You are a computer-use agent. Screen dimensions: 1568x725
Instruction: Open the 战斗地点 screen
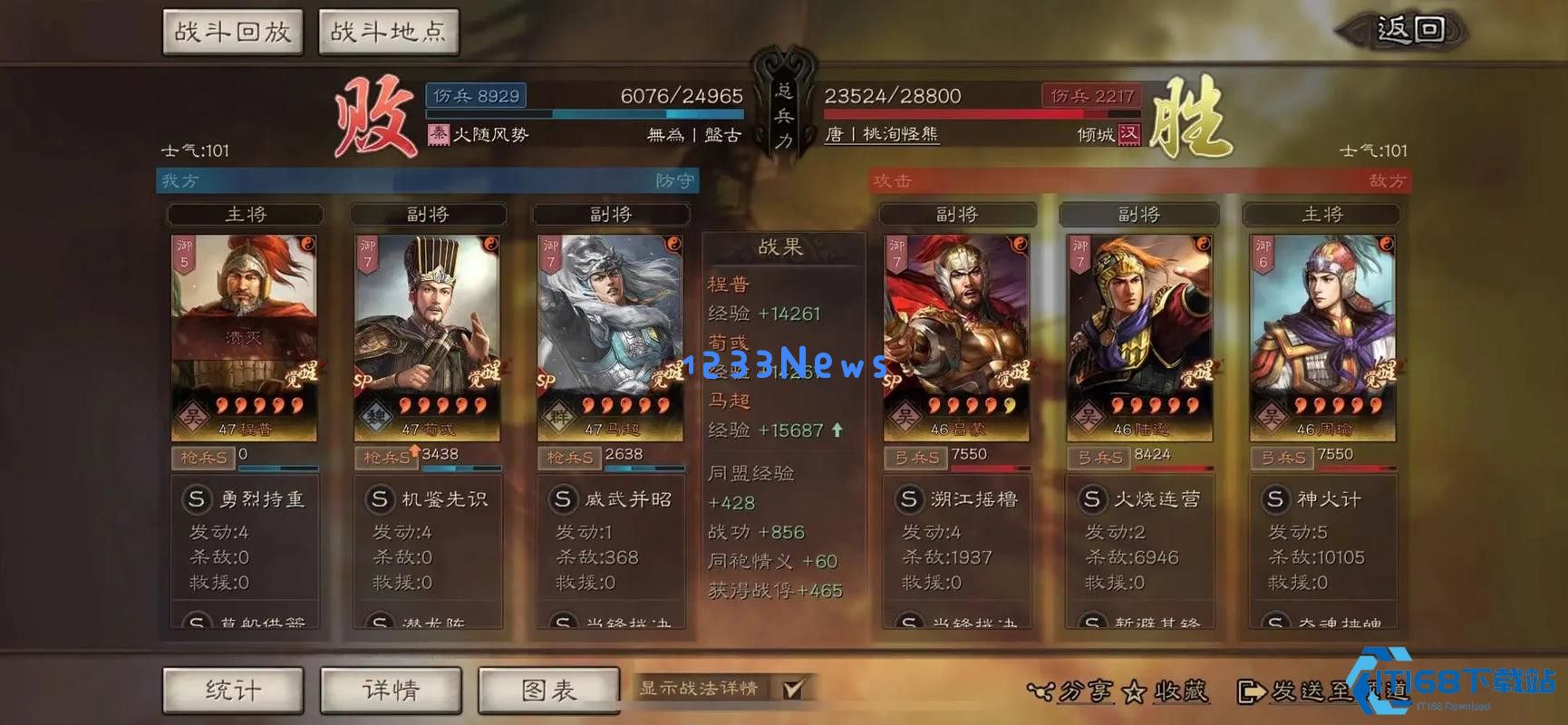(x=390, y=30)
